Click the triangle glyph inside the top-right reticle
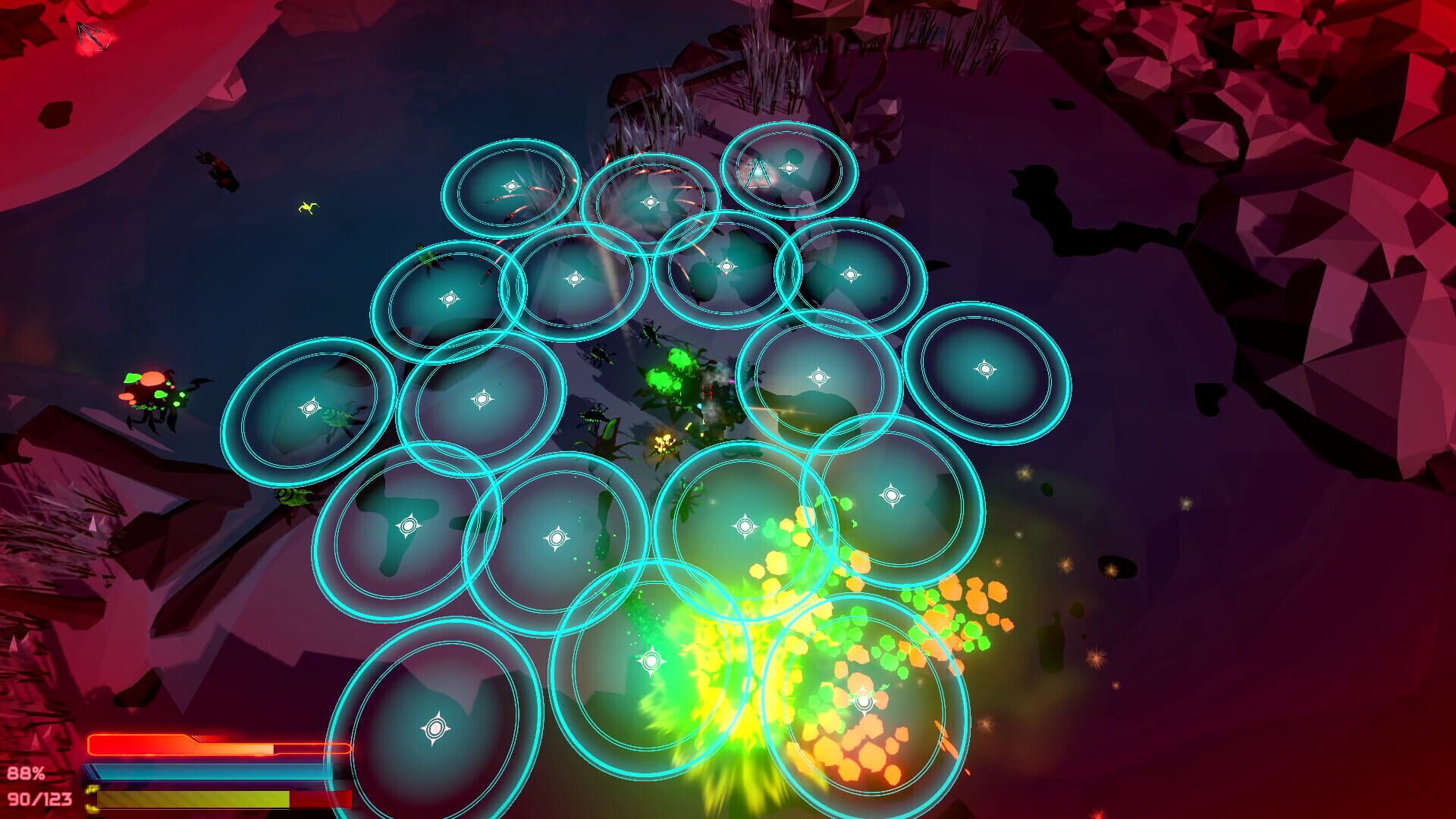Screen dimensions: 1456x819 [758, 171]
